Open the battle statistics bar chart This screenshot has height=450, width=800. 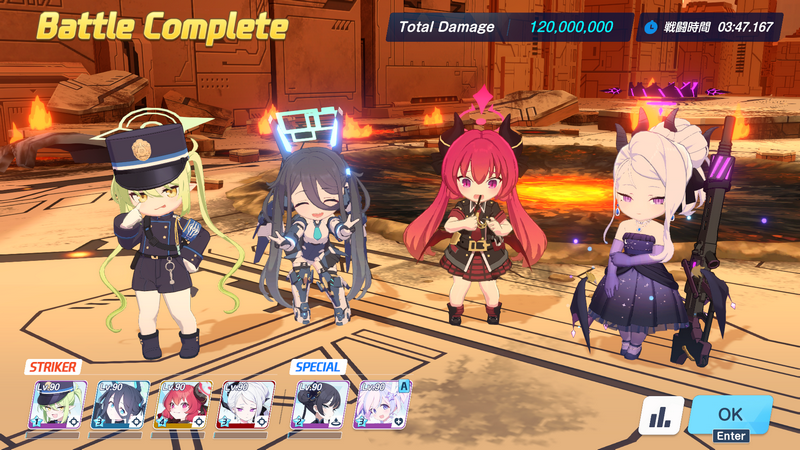tap(661, 415)
